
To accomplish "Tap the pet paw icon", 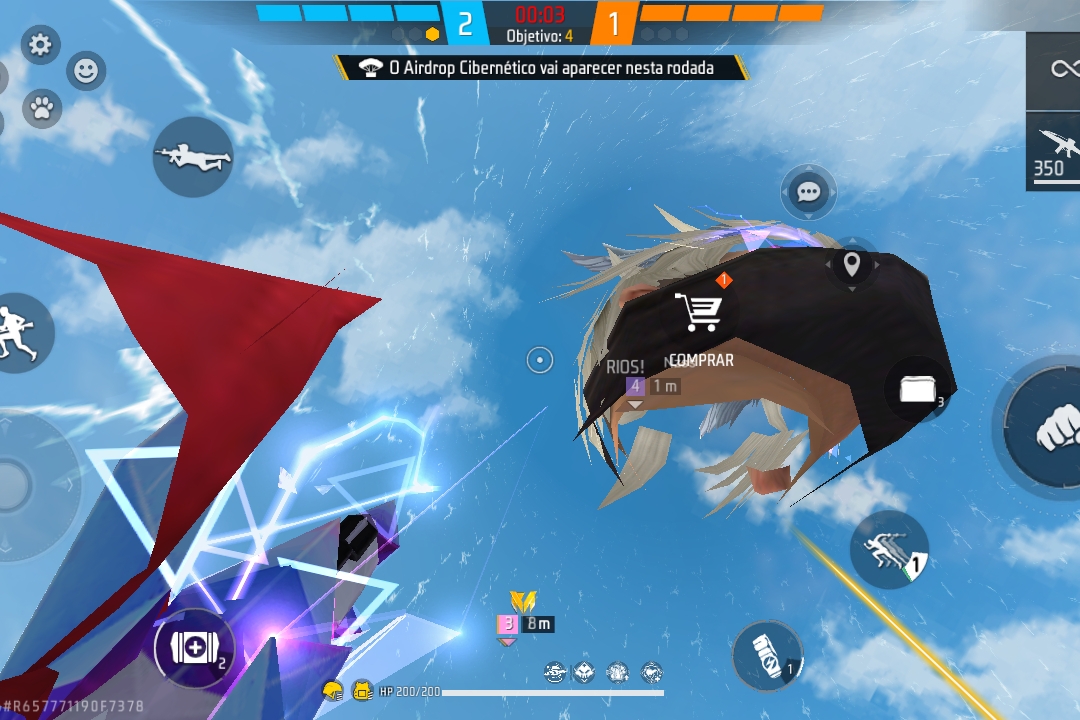I will click(x=41, y=108).
